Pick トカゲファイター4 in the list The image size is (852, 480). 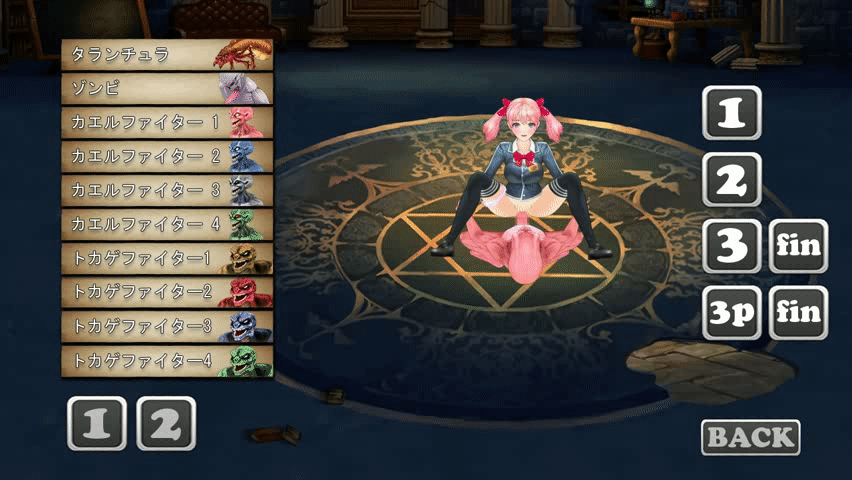pos(166,360)
